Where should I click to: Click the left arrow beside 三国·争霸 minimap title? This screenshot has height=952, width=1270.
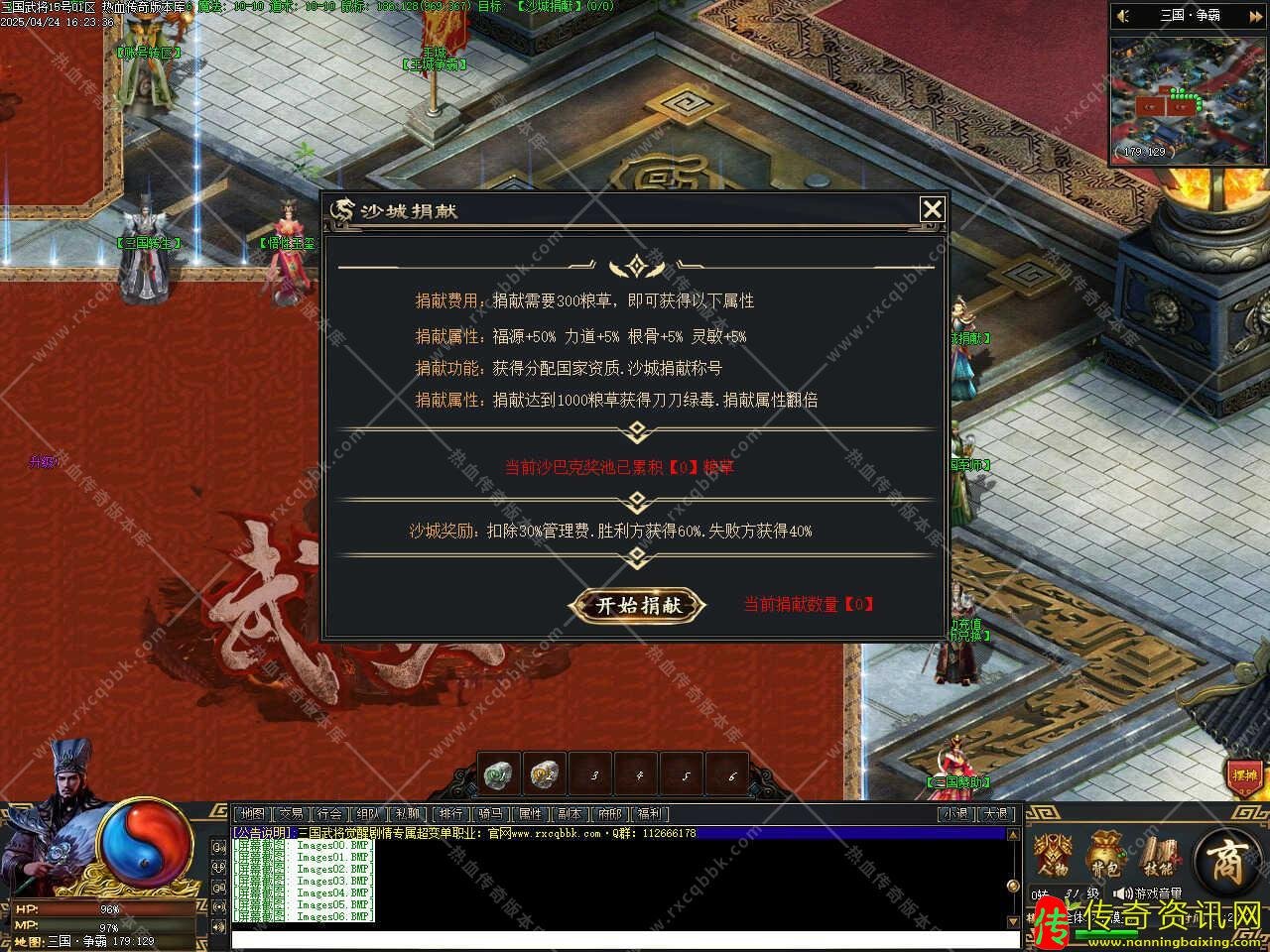click(1124, 16)
